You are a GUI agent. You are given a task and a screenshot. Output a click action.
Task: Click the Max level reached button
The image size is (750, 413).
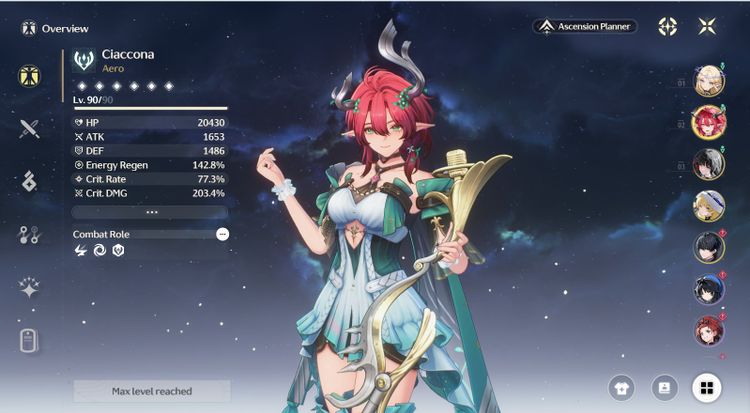(x=151, y=391)
